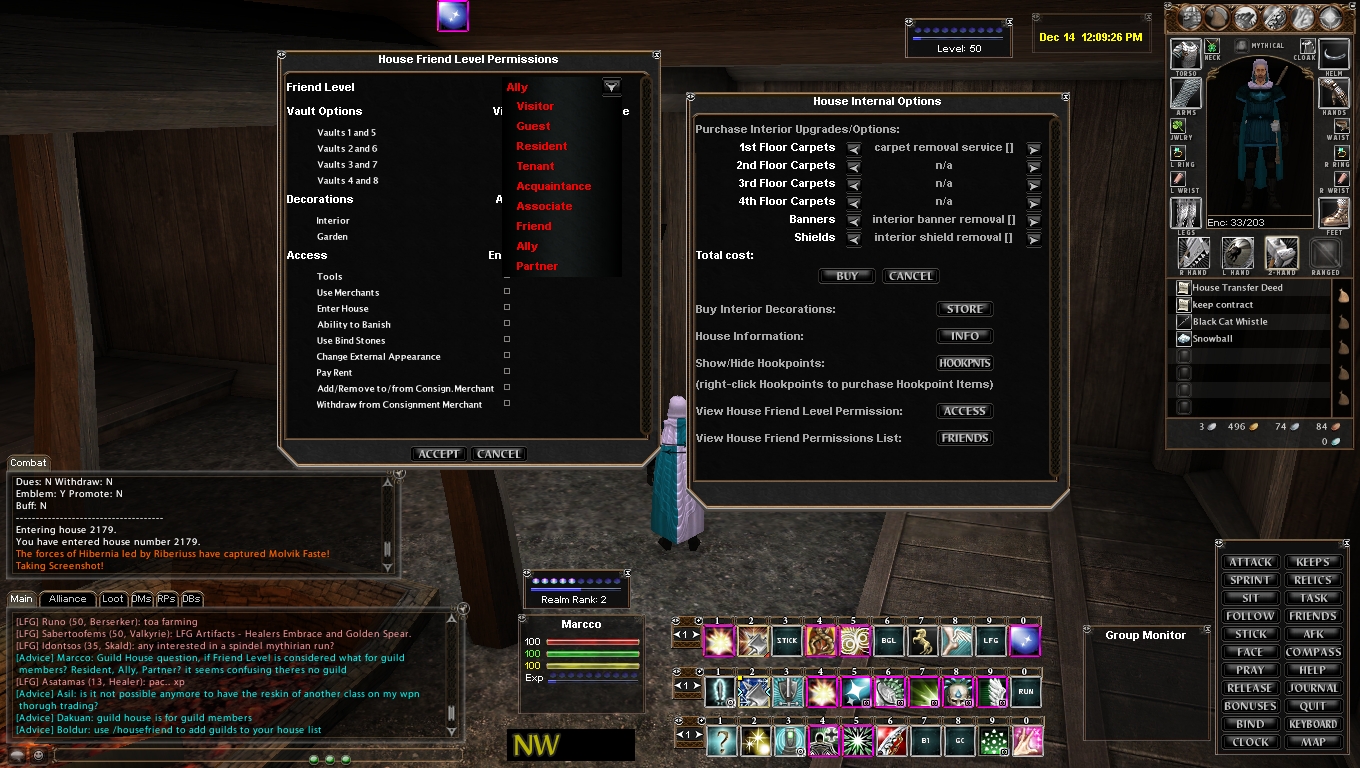Select the Snowball in the inventory list
The width and height of the screenshot is (1360, 768).
tap(1212, 339)
